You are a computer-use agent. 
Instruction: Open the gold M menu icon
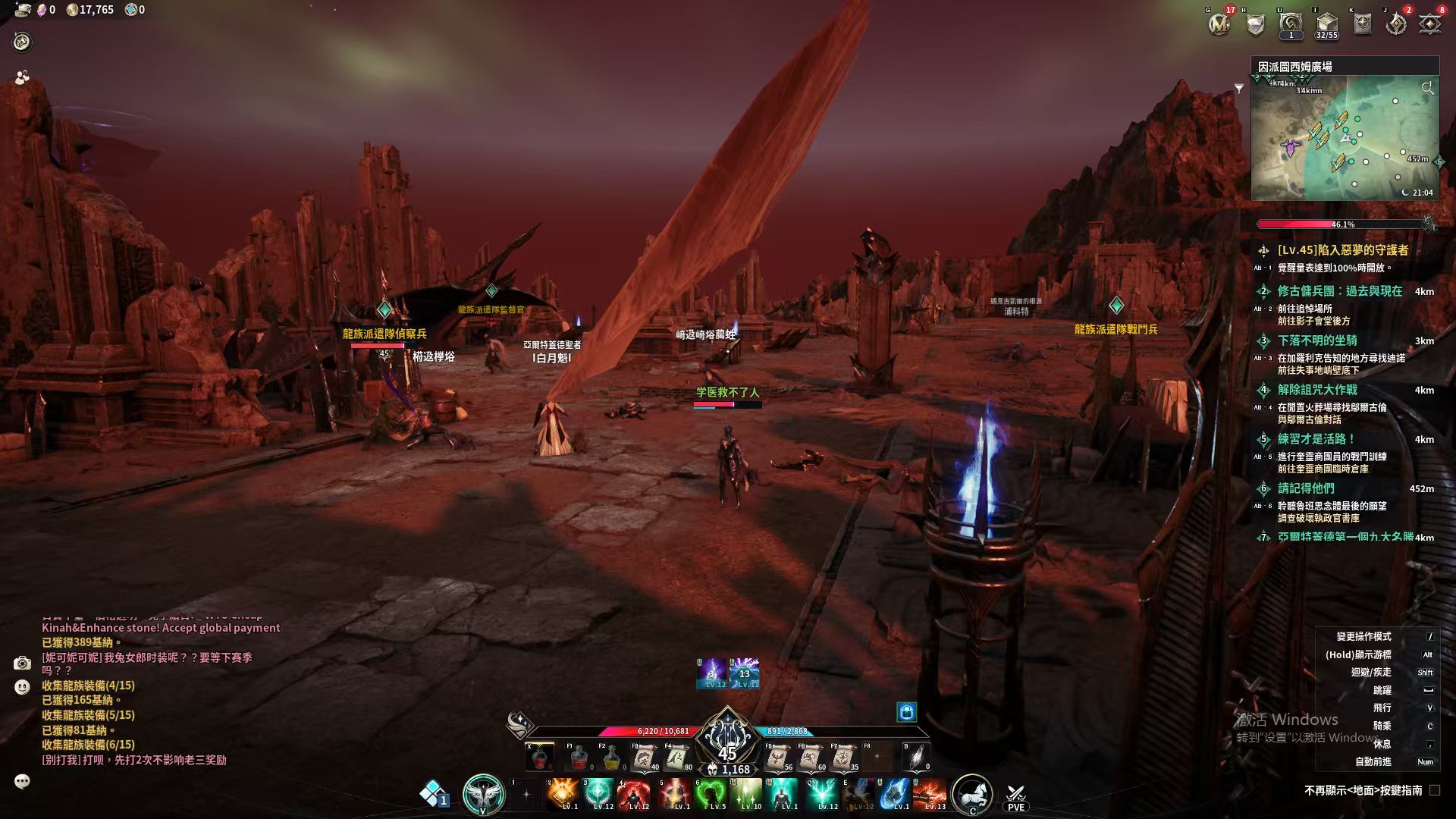tap(1219, 24)
